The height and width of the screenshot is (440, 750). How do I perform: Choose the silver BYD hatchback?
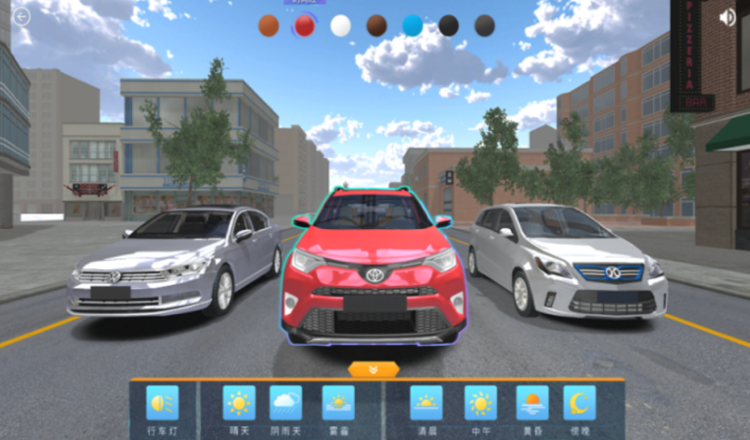pos(567,260)
